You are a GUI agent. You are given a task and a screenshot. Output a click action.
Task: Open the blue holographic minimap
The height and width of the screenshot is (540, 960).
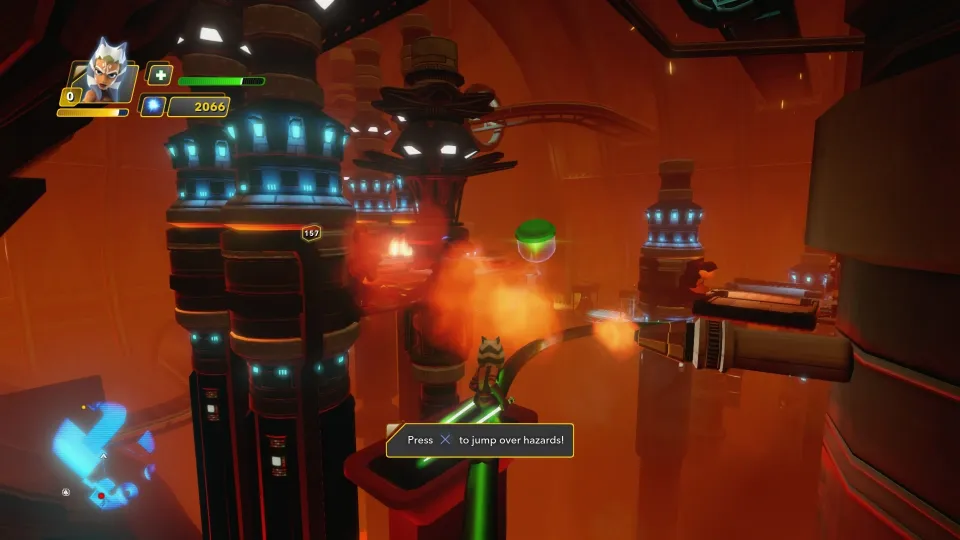click(100, 448)
